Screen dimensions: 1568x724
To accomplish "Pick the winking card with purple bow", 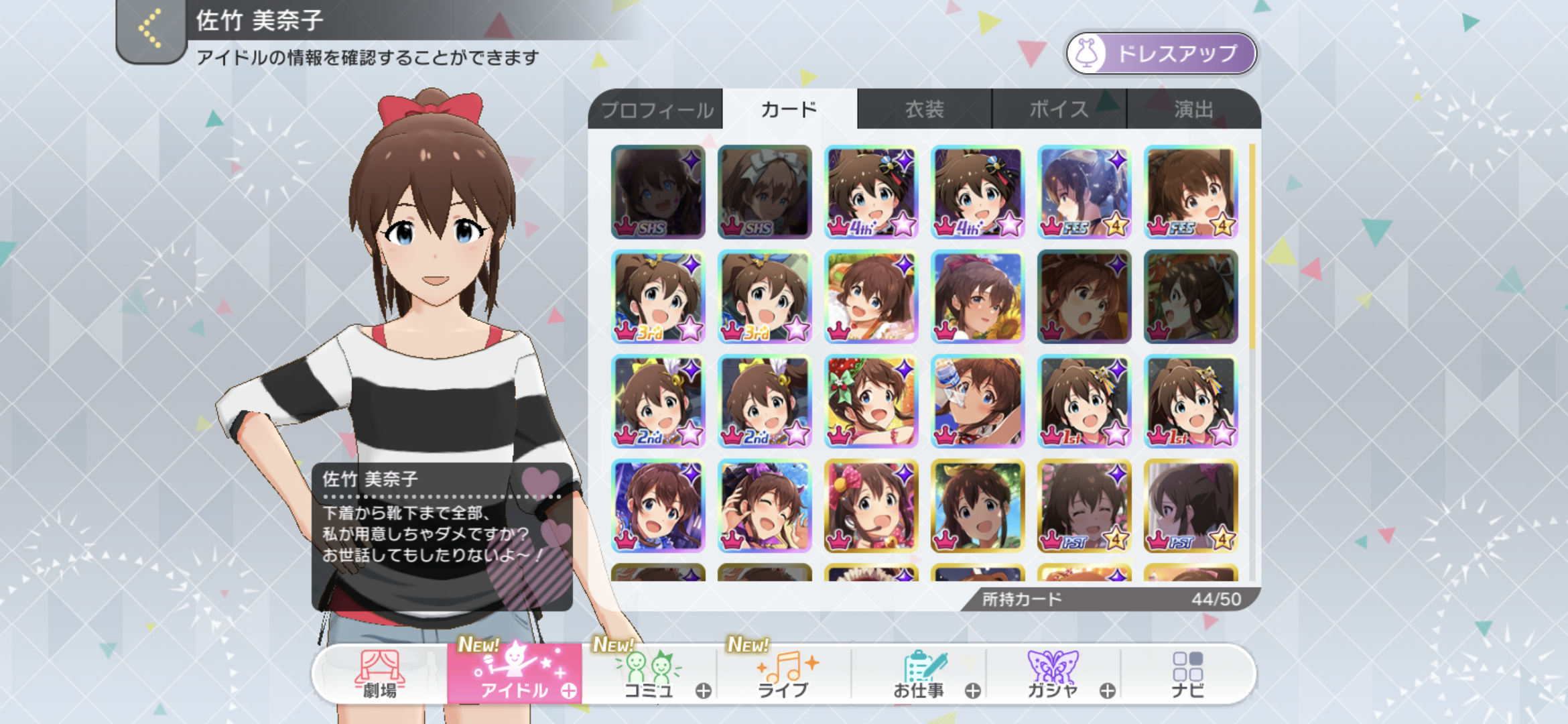I will click(x=765, y=506).
